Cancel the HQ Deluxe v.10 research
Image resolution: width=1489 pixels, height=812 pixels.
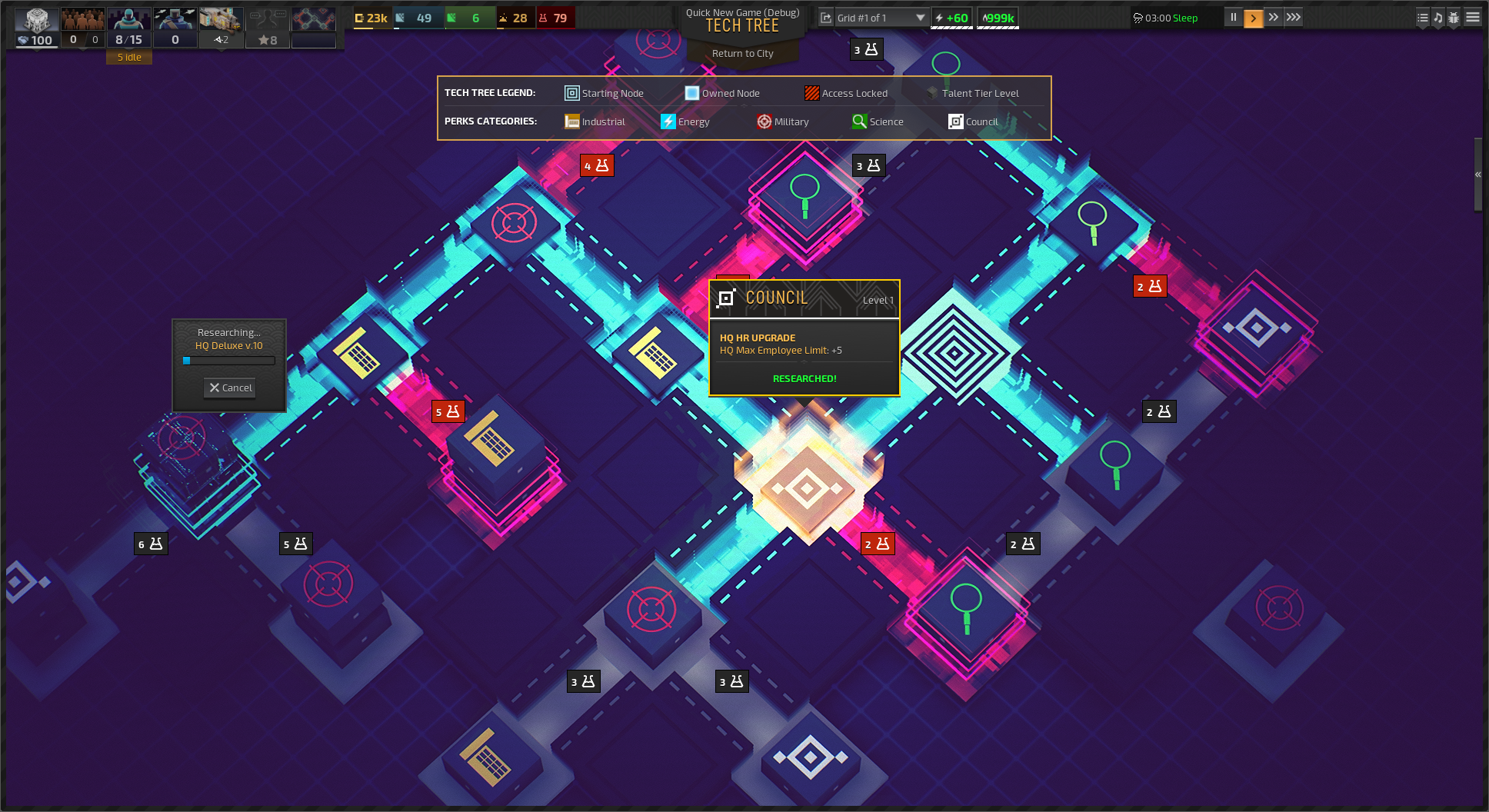tap(230, 388)
